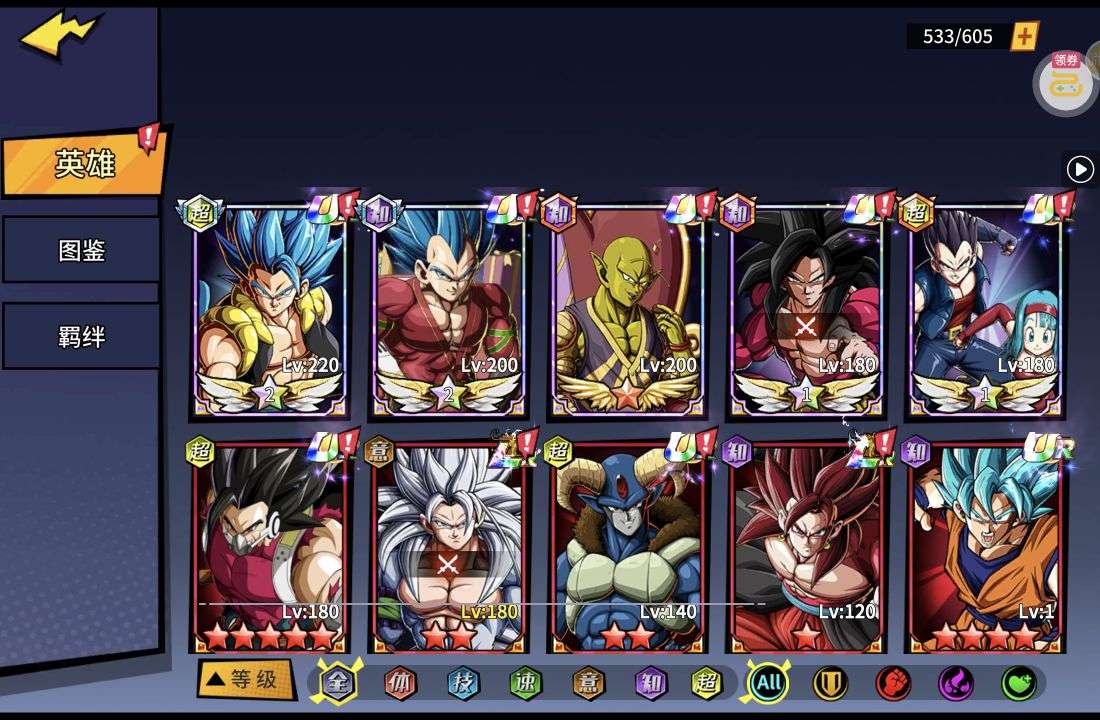
Task: Switch to the 图鉴 tab
Action: point(82,249)
